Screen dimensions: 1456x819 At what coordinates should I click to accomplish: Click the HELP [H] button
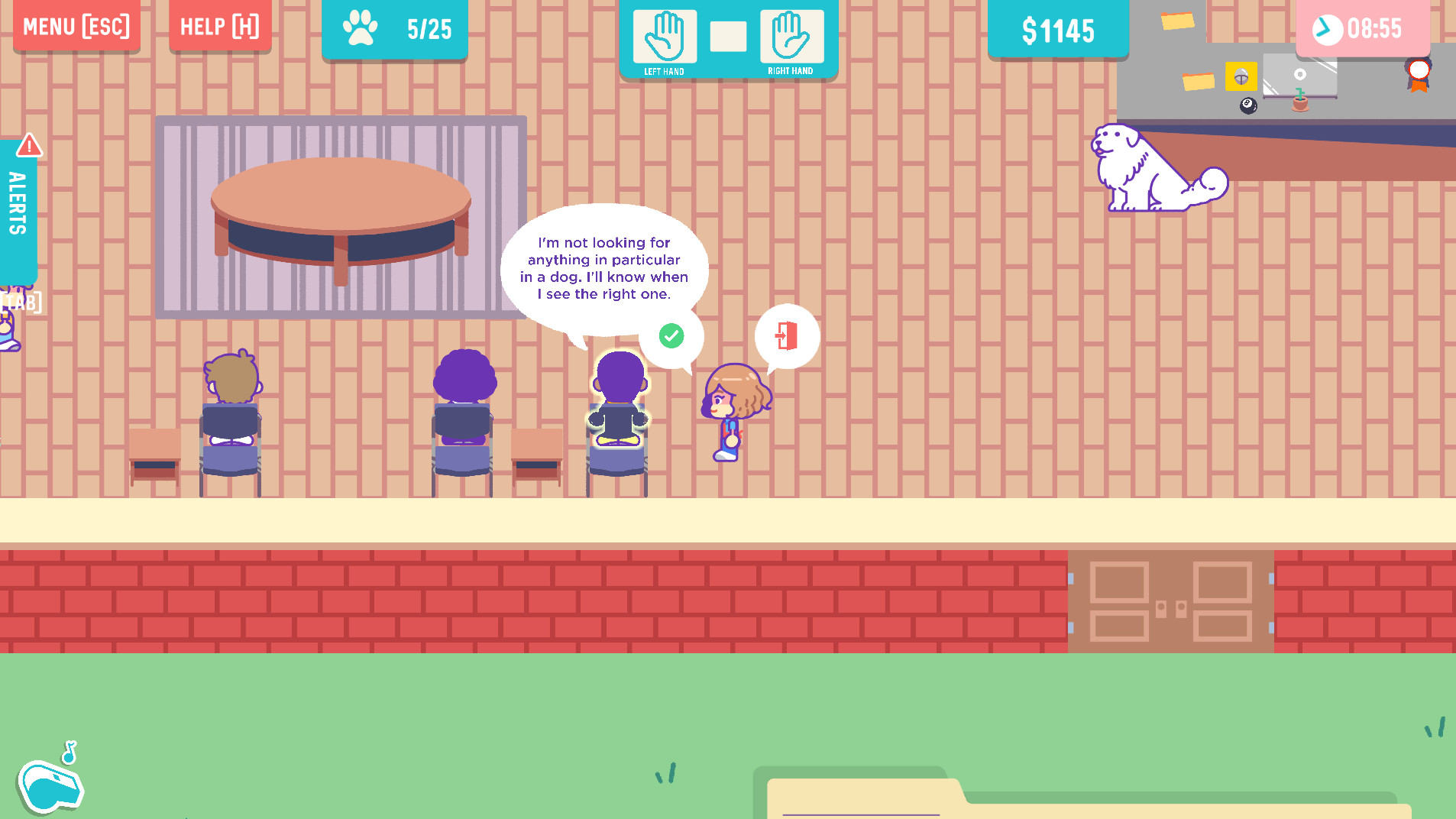220,26
